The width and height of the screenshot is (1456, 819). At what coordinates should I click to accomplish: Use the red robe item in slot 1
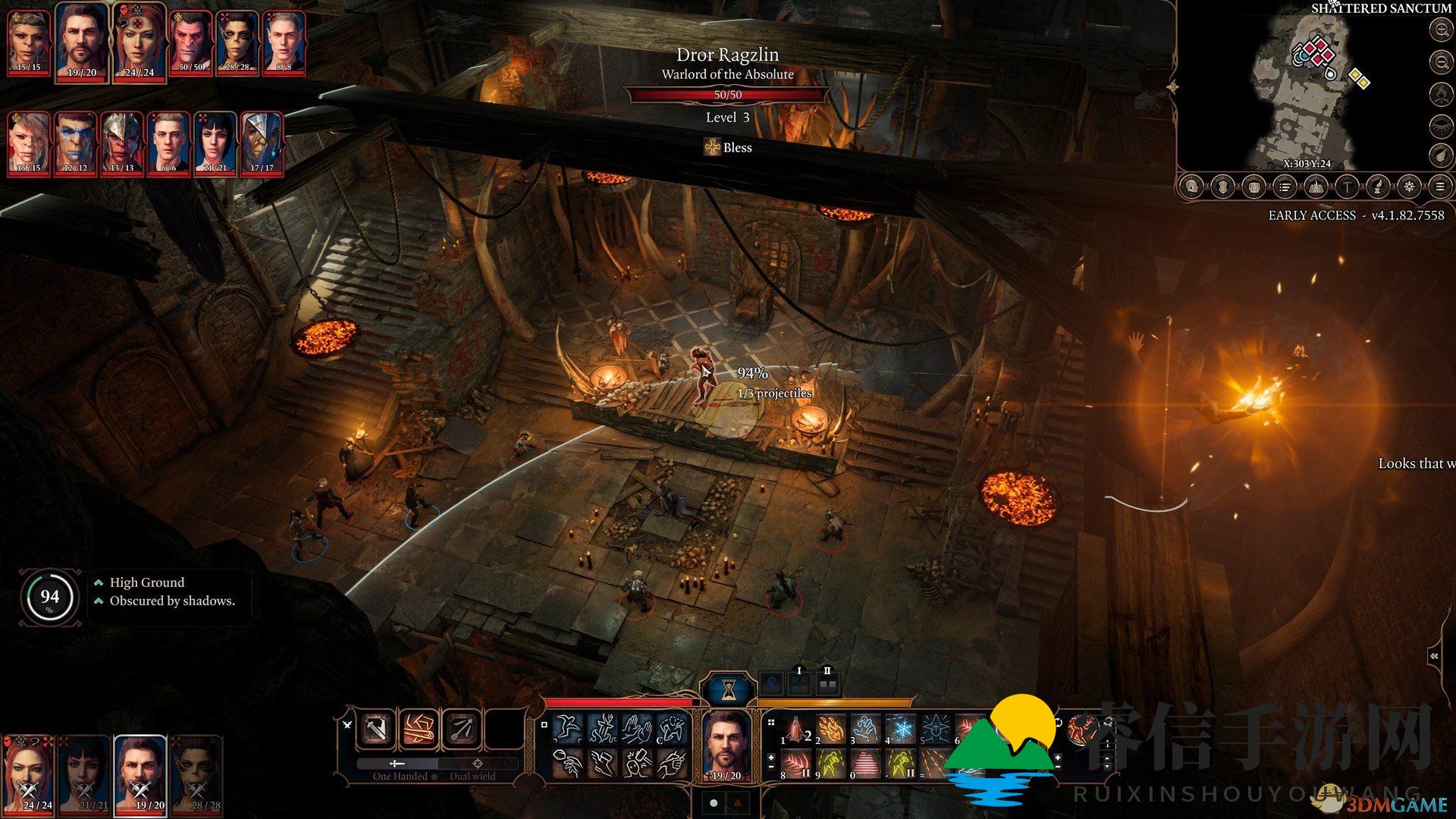795,731
